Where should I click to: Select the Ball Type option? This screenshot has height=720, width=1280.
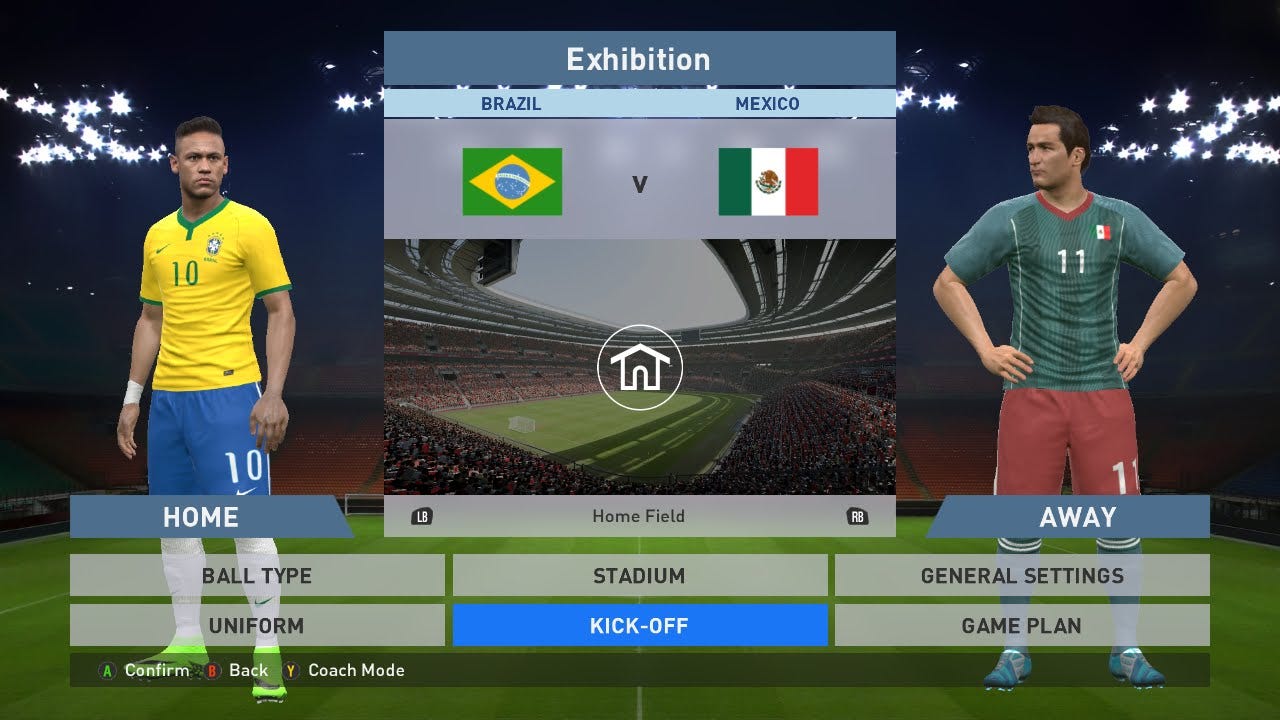click(x=257, y=576)
